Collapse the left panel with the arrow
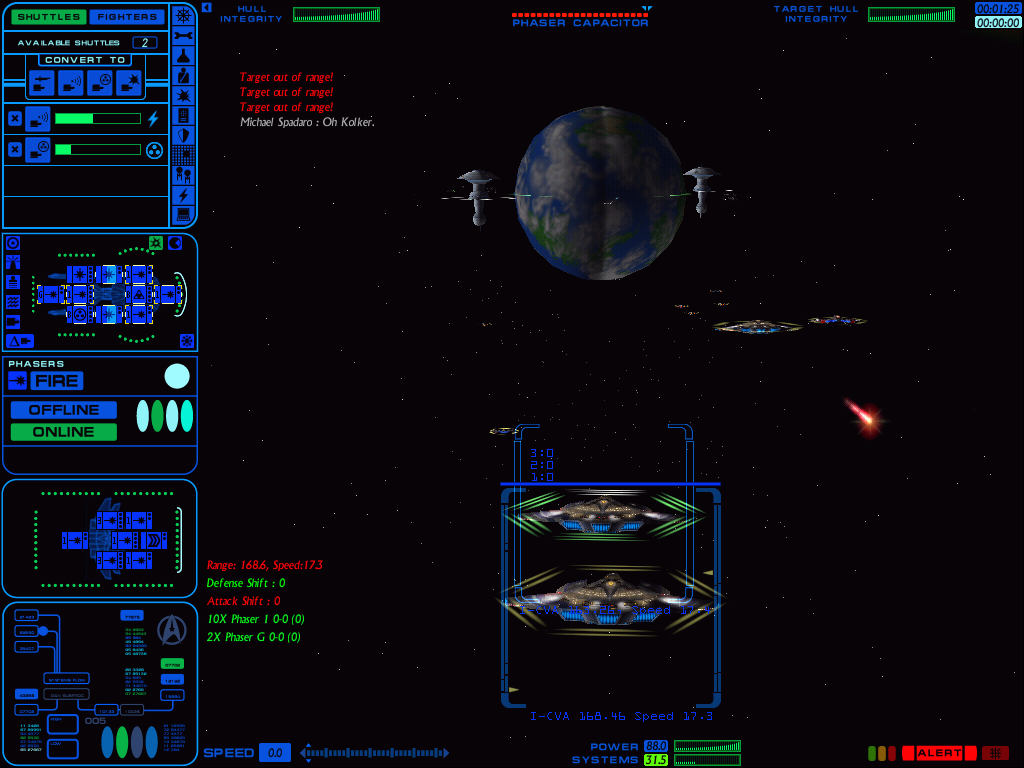Screen dimensions: 1024x768 click(x=206, y=7)
